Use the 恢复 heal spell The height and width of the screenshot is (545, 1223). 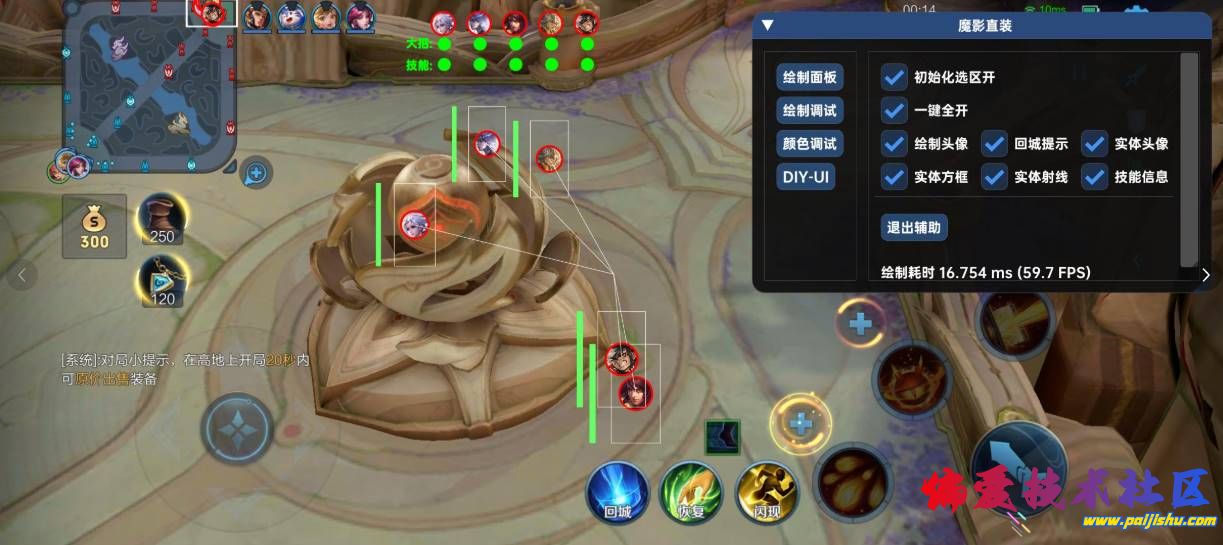point(691,494)
